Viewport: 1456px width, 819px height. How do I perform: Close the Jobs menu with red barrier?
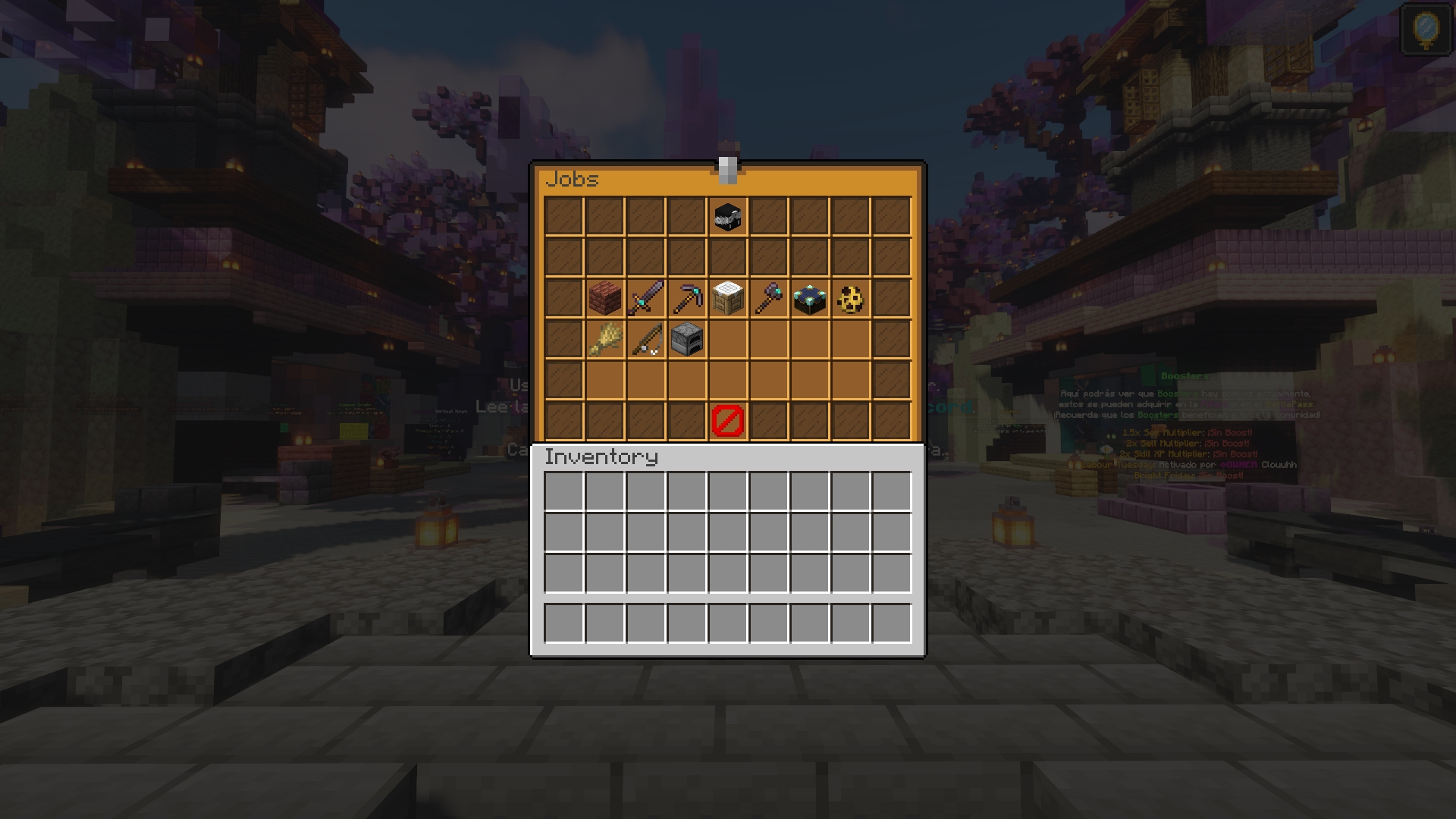click(x=727, y=421)
